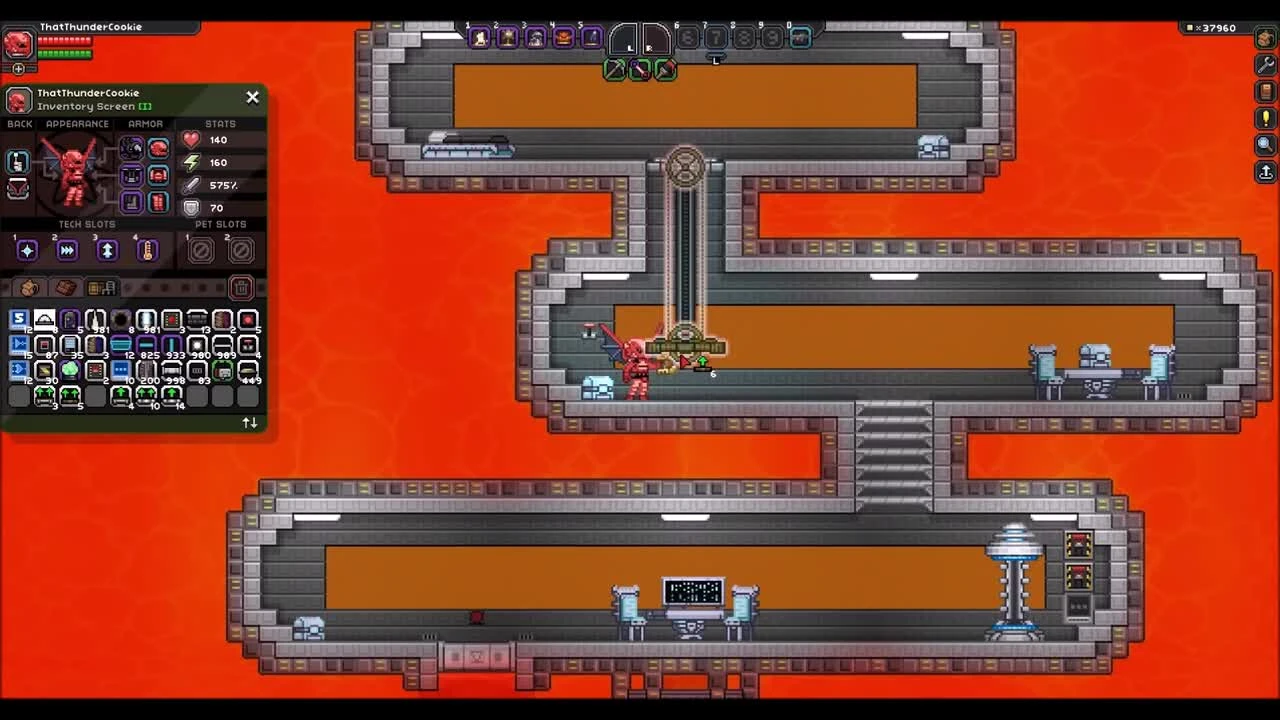The image size is (1280, 720).
Task: Click the Sprint tech in tech slot 2
Action: coord(66,250)
